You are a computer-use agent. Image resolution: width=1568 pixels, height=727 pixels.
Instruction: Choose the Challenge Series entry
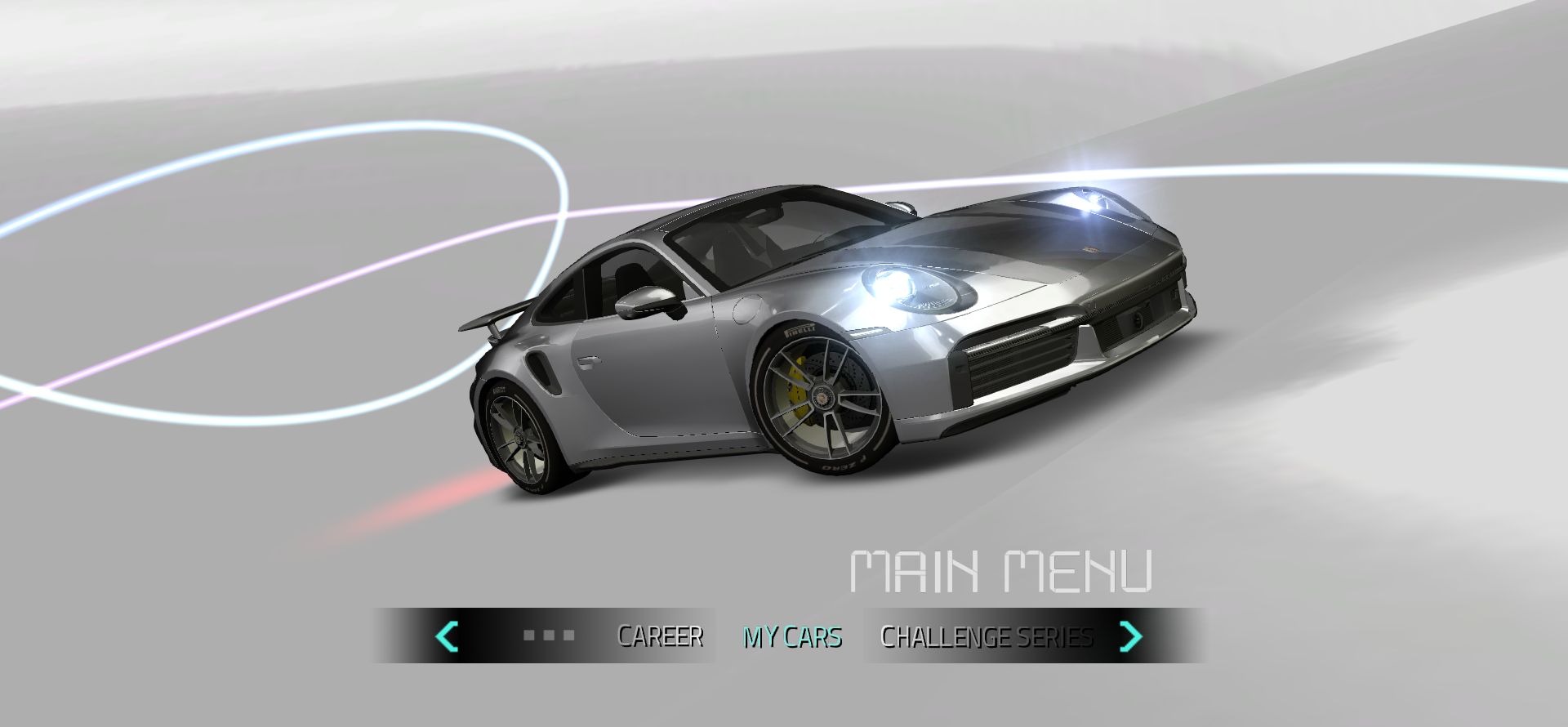986,636
